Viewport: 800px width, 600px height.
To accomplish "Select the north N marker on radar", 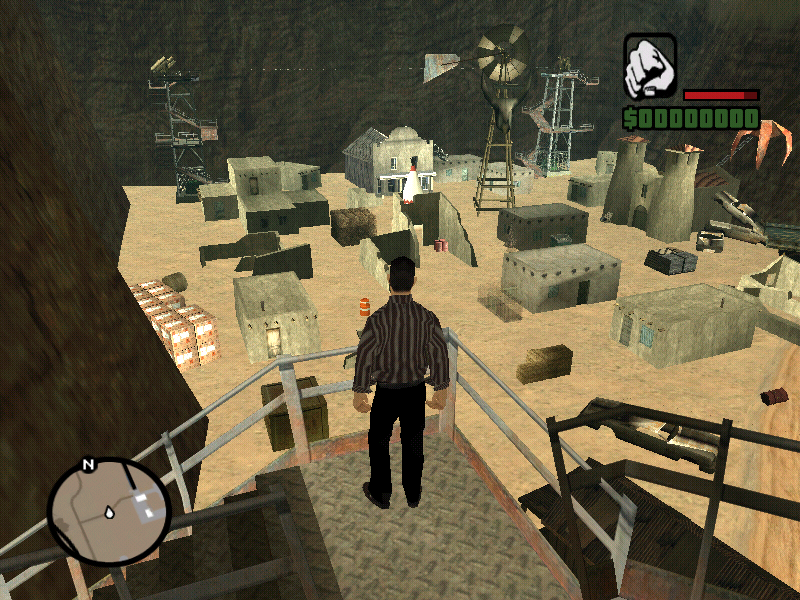I will point(88,465).
